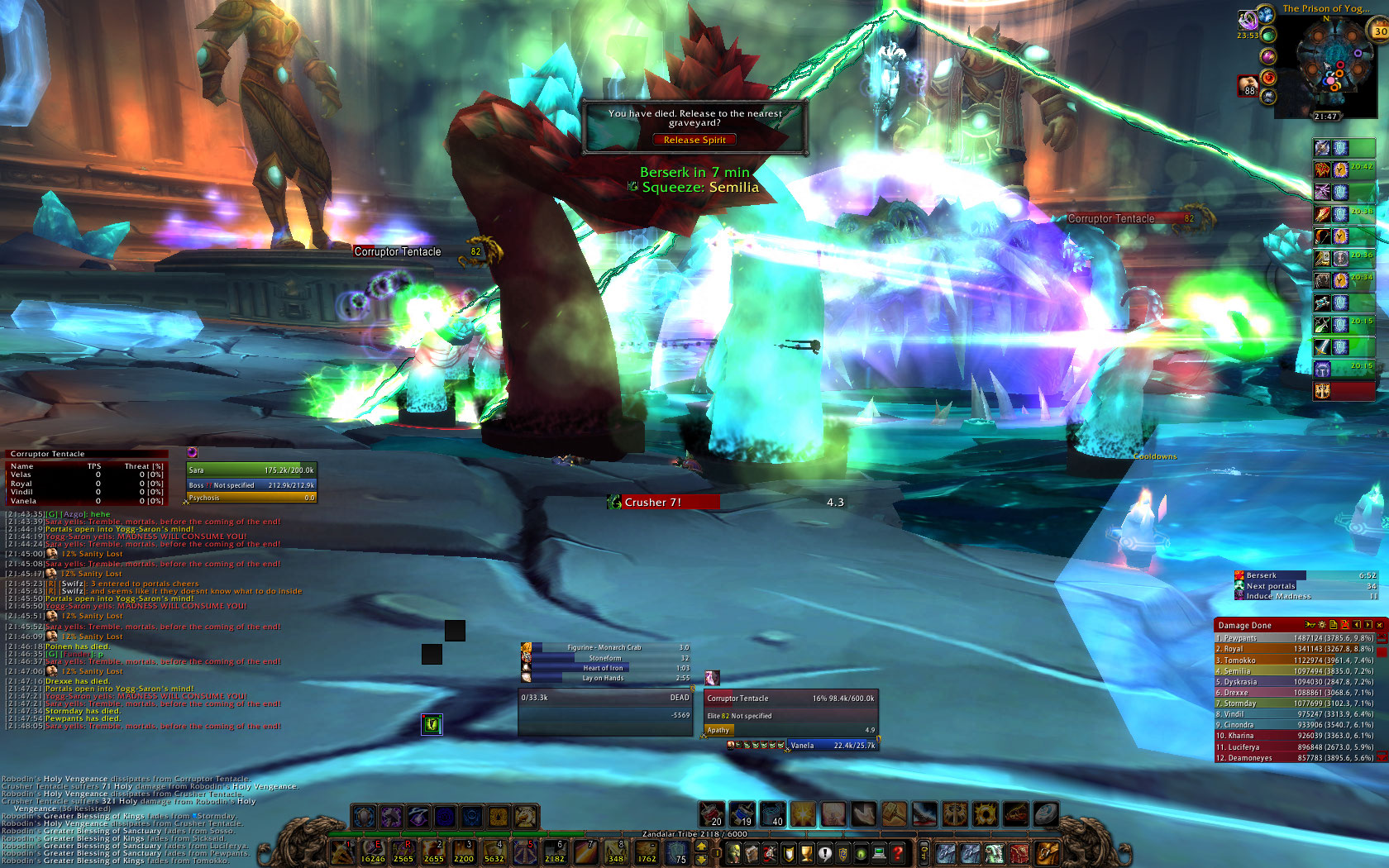Use the bandage item with count 20
This screenshot has width=1389, height=868.
pos(711,815)
